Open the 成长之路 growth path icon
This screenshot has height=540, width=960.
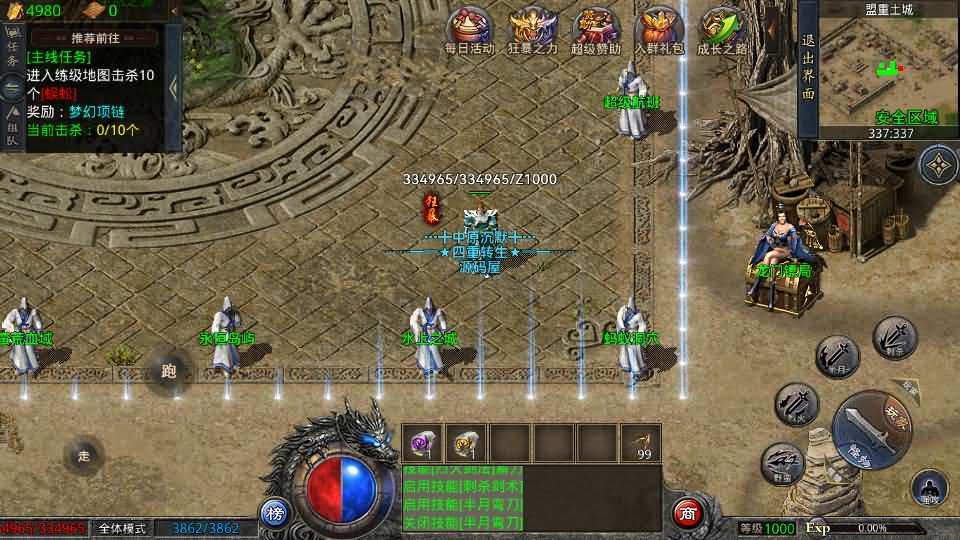coord(722,28)
